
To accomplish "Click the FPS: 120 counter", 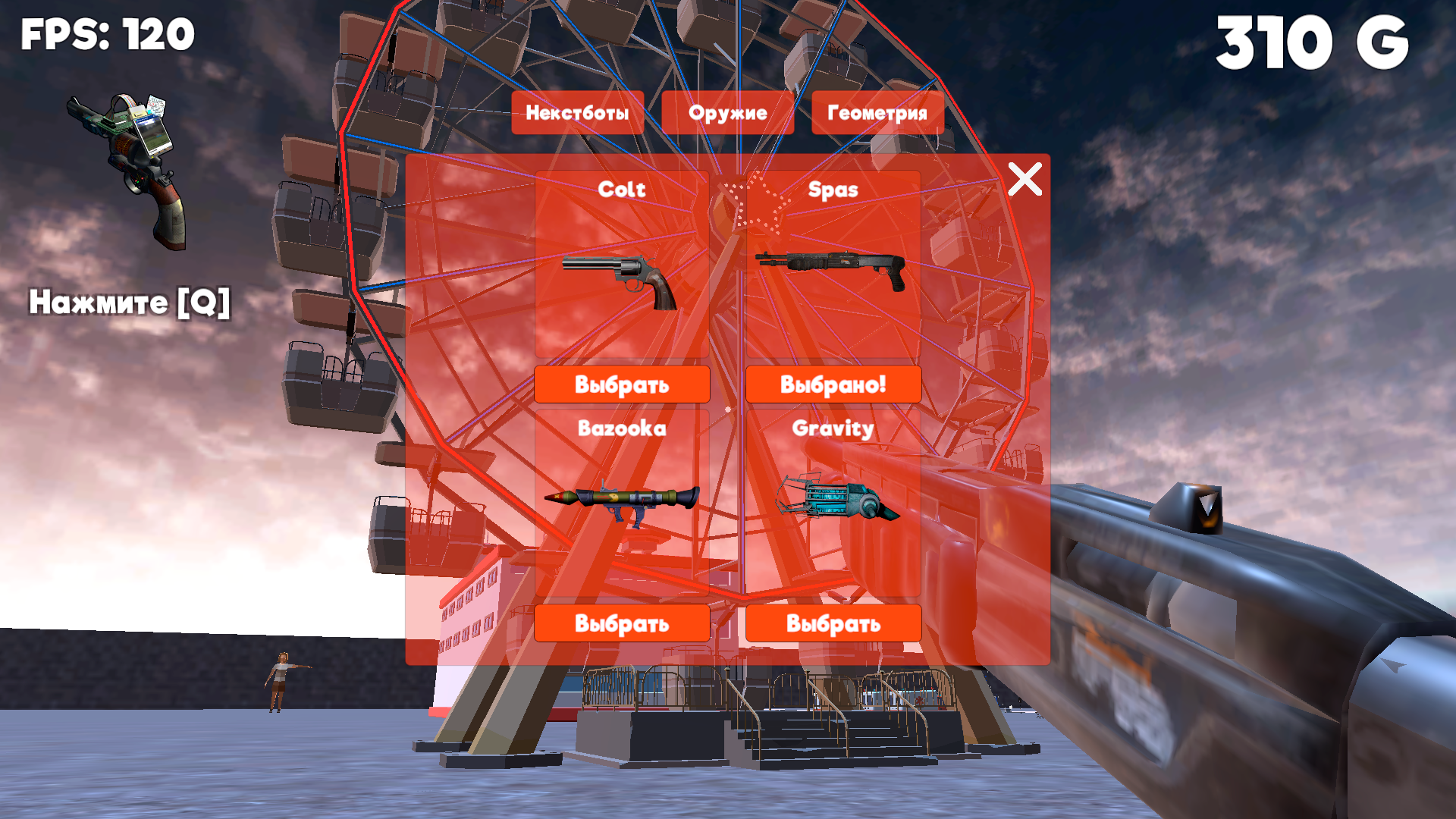I will pos(106,34).
